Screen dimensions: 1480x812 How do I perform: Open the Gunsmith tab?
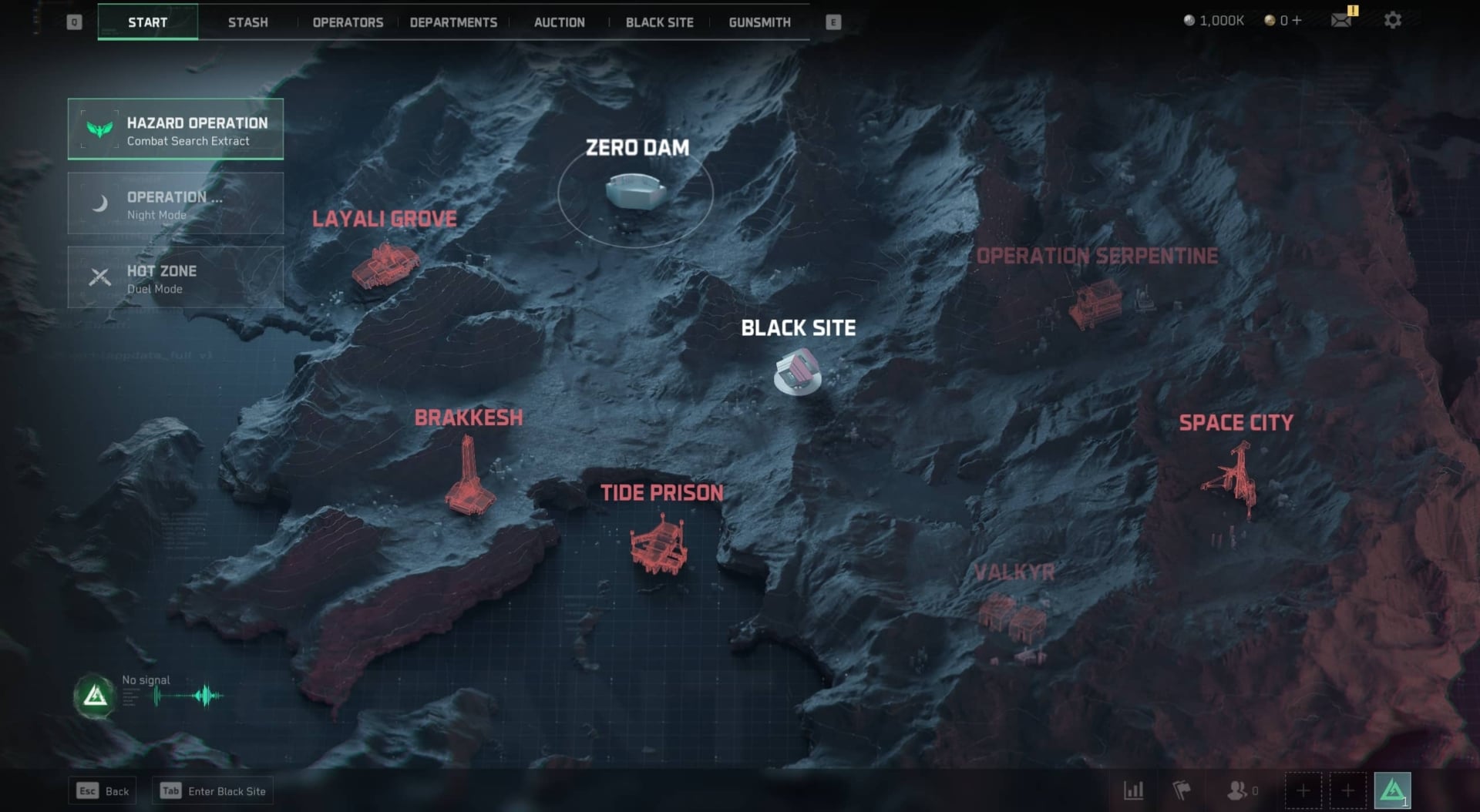pyautogui.click(x=759, y=22)
